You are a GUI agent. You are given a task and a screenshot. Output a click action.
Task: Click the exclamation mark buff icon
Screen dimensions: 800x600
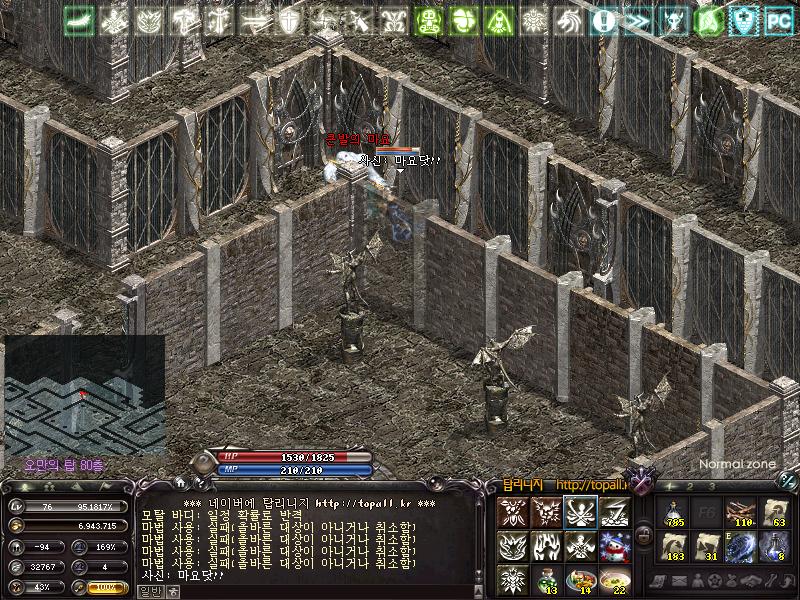(603, 20)
